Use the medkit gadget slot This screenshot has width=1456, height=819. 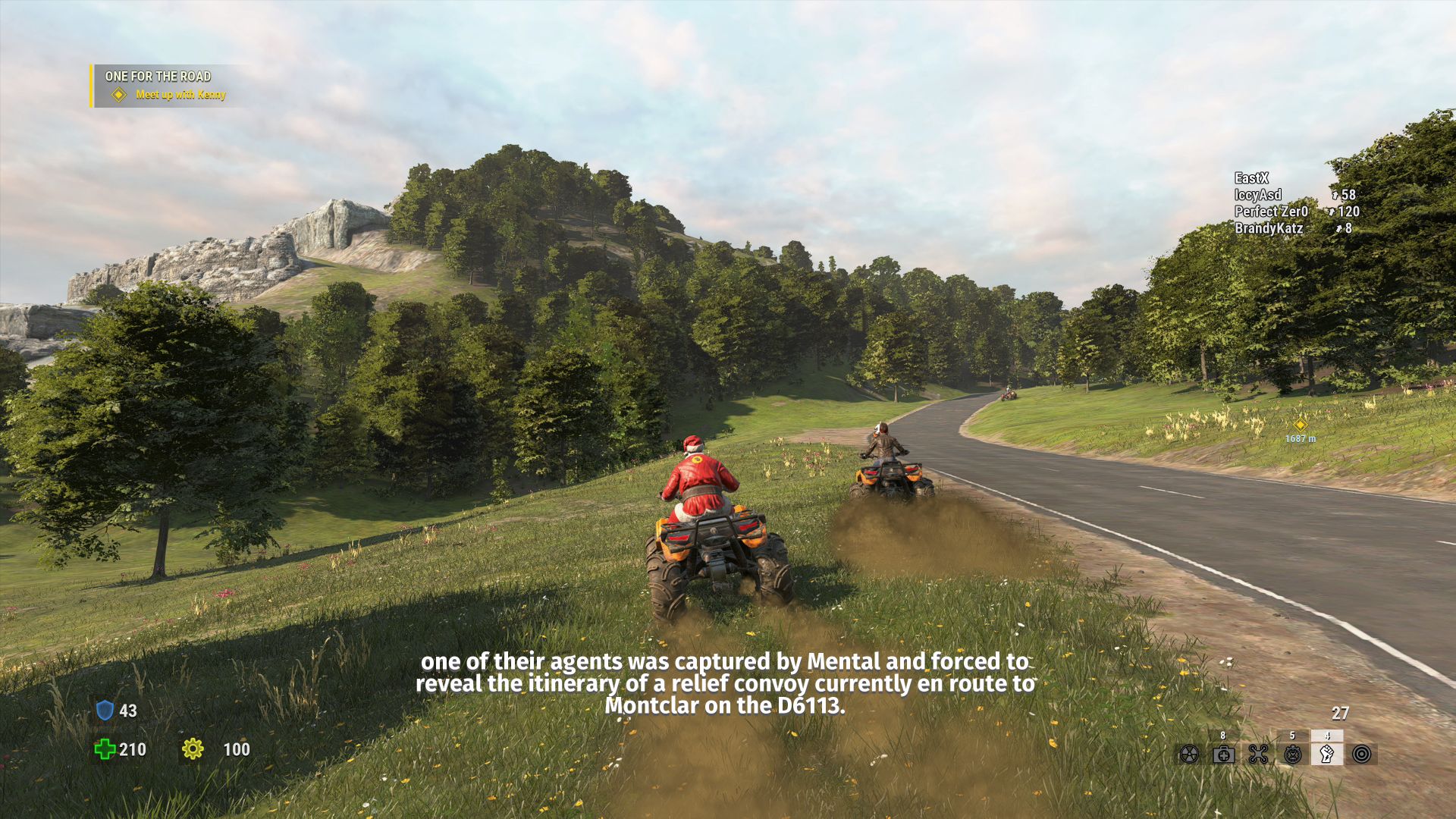(x=1223, y=755)
